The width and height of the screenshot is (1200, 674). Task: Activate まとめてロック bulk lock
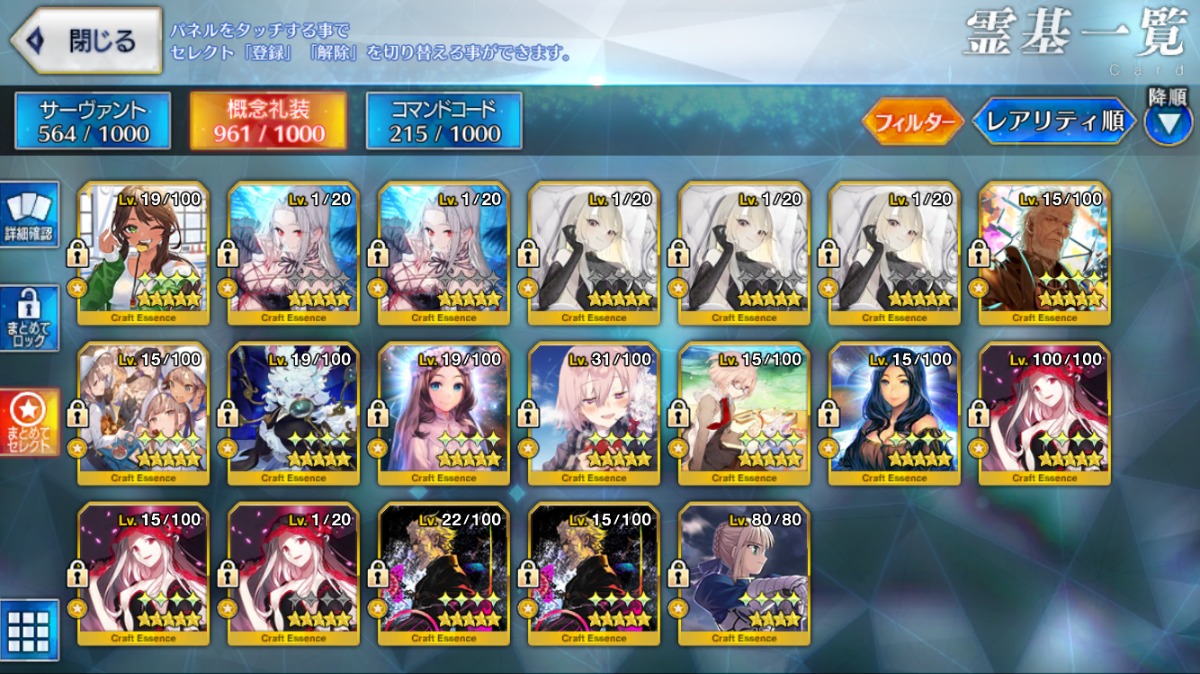tap(30, 318)
